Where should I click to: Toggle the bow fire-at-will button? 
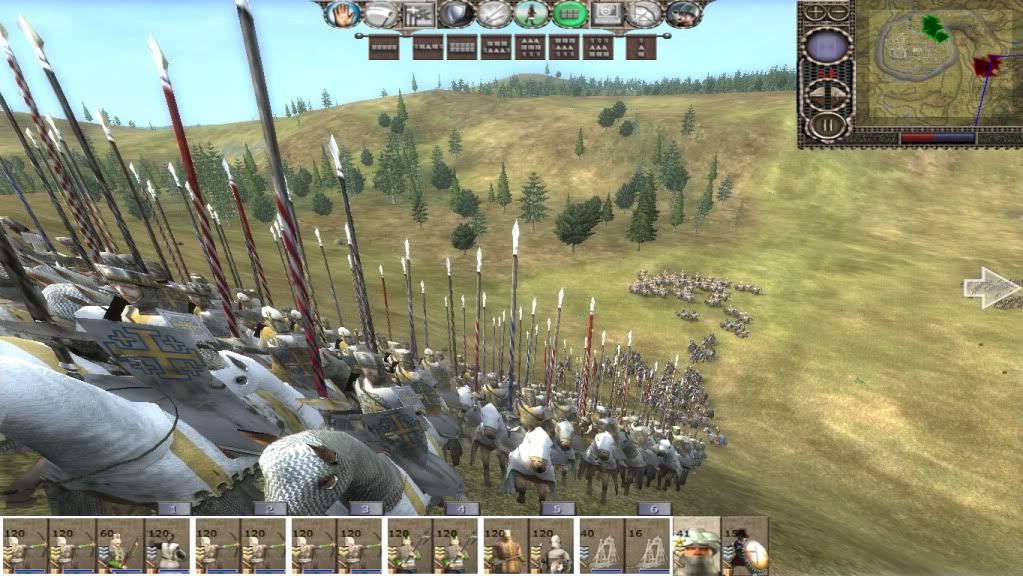645,14
